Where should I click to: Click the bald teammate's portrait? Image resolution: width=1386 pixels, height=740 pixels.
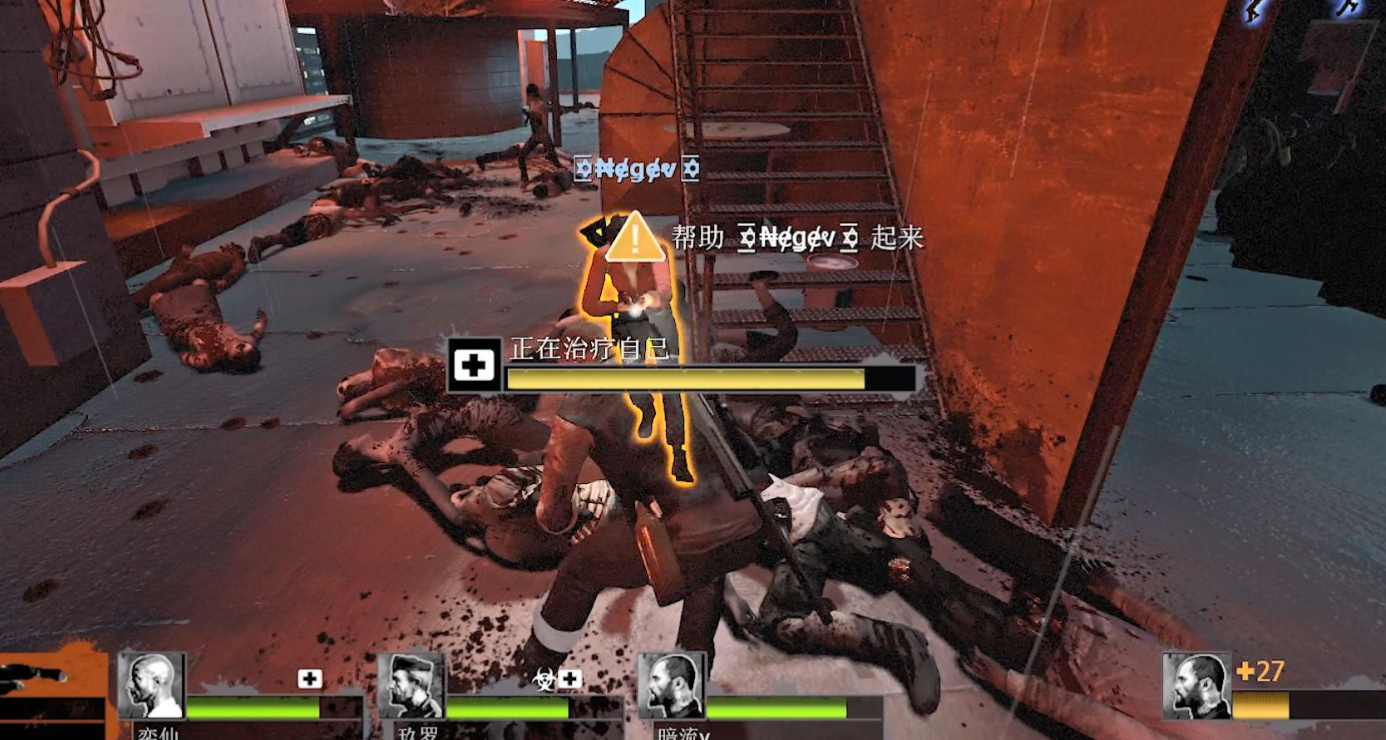tap(152, 686)
